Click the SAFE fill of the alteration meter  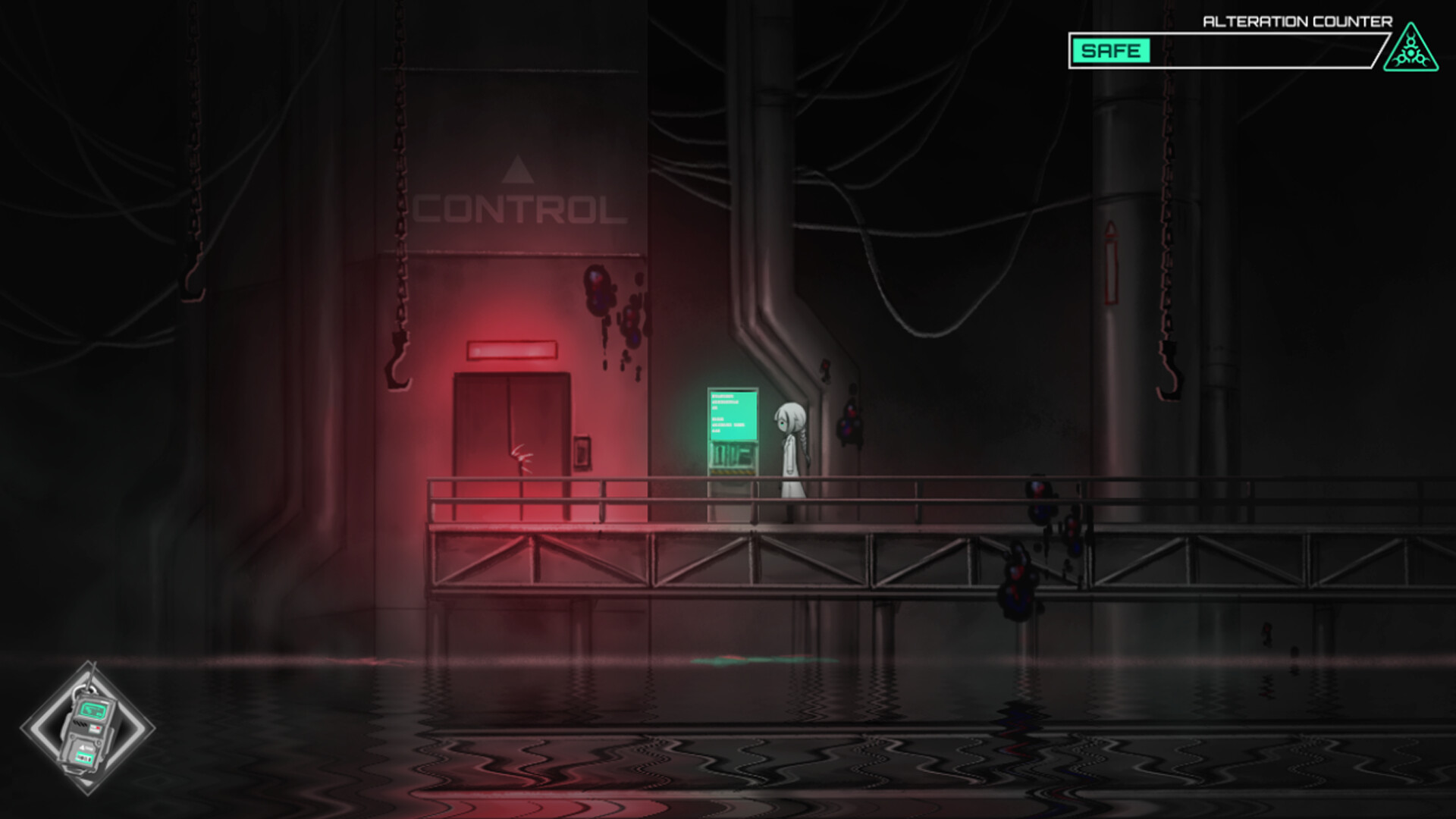click(1112, 50)
